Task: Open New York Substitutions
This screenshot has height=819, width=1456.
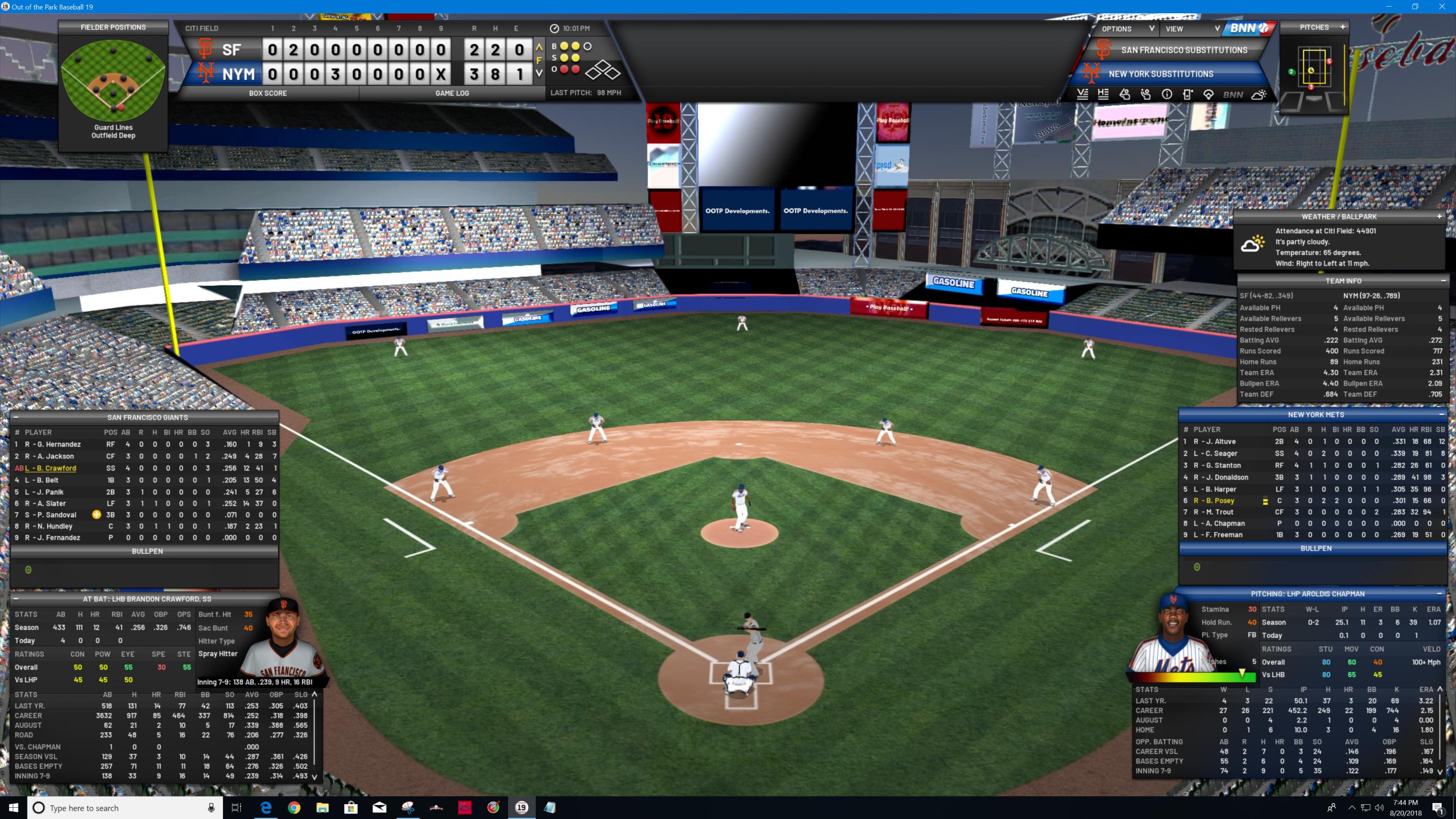Action: 1161,74
